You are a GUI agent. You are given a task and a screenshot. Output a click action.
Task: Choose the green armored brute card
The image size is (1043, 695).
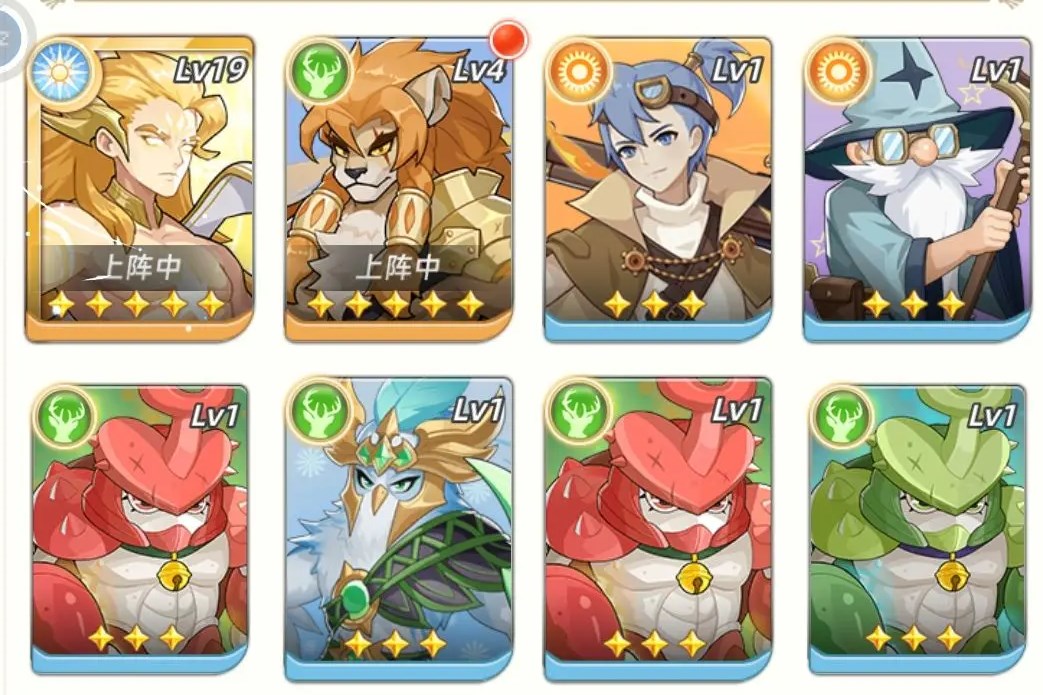(x=916, y=525)
